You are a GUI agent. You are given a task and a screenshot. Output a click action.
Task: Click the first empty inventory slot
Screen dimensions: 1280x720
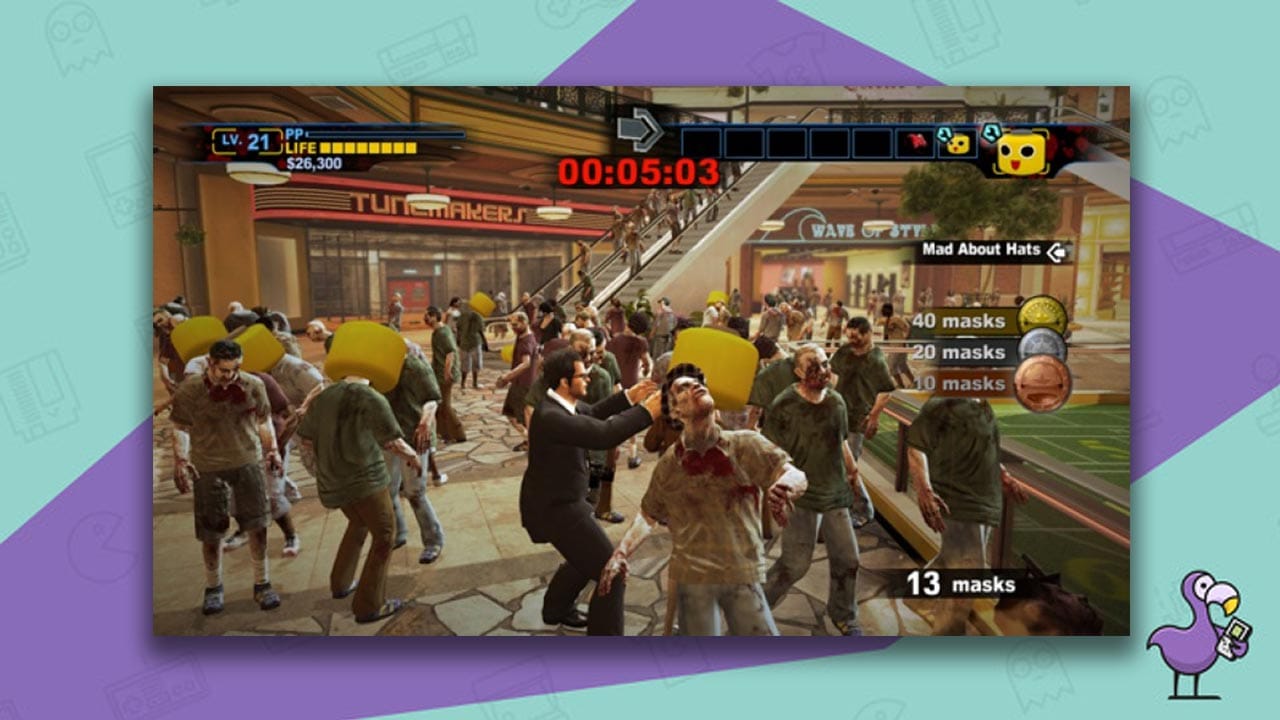click(x=700, y=142)
